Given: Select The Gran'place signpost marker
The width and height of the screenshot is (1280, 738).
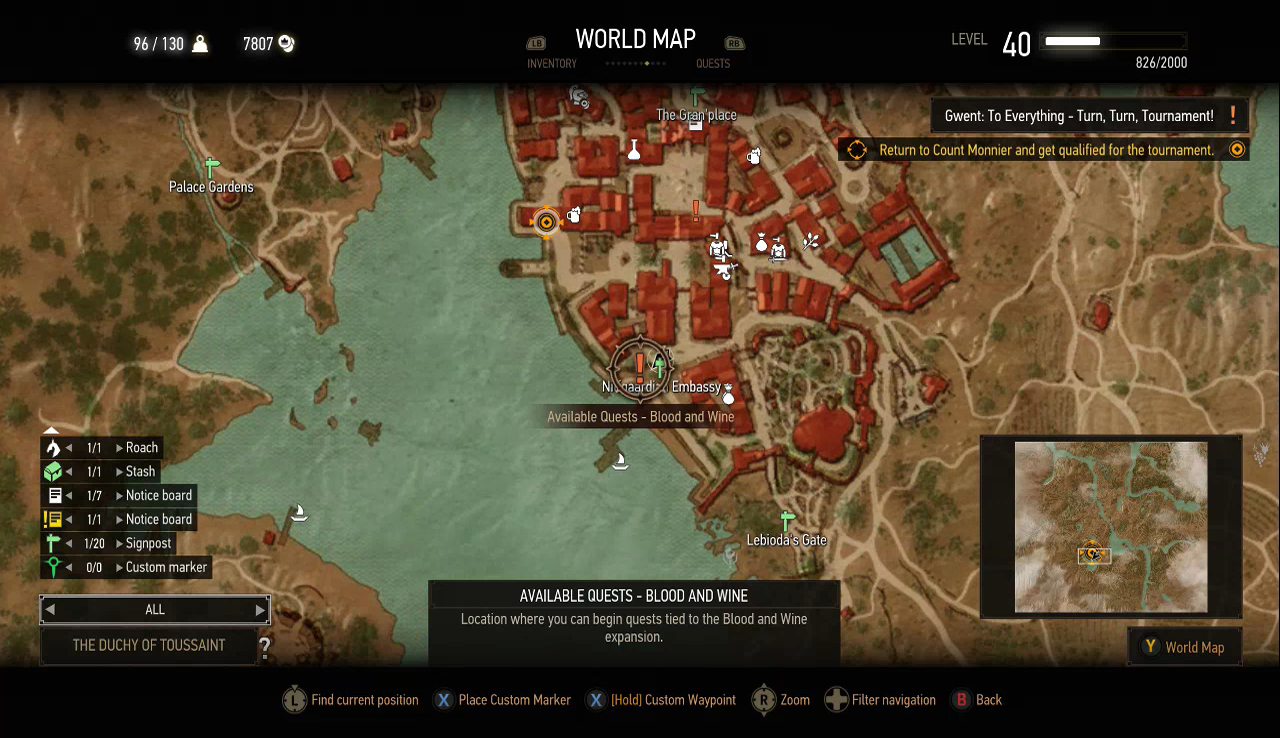Looking at the screenshot, I should [696, 98].
